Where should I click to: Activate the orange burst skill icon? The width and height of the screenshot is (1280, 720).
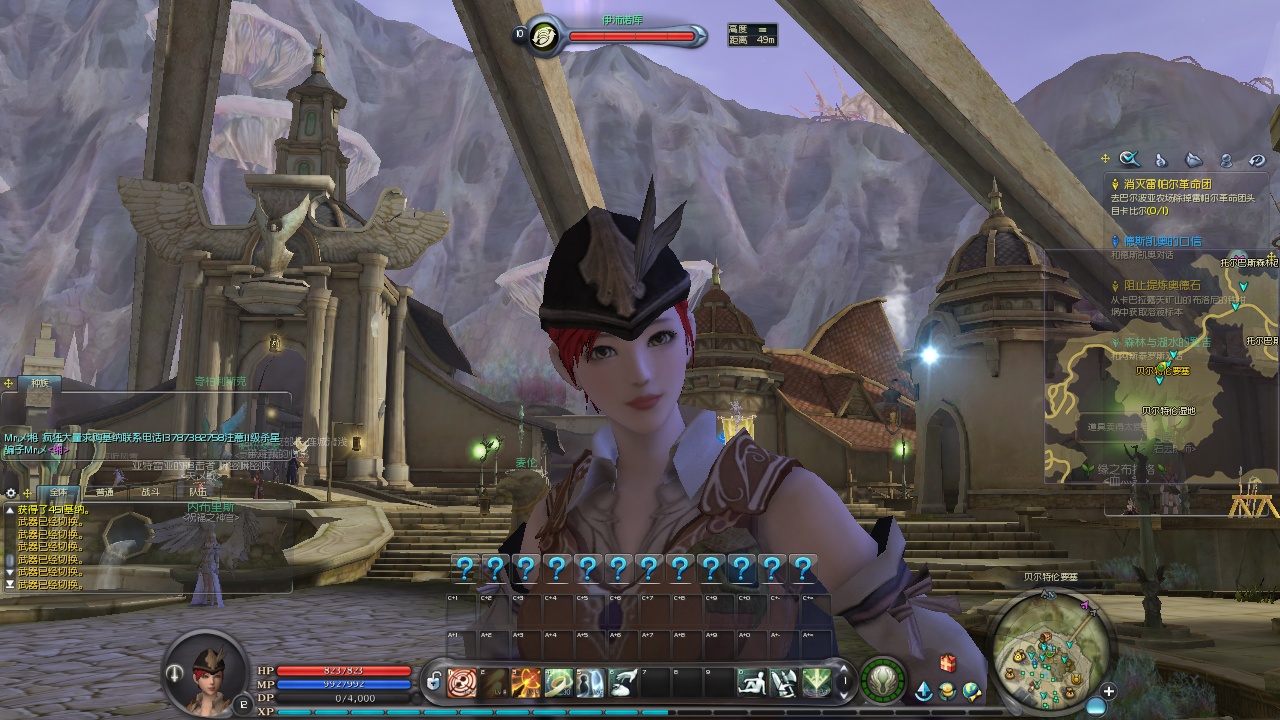(x=526, y=683)
